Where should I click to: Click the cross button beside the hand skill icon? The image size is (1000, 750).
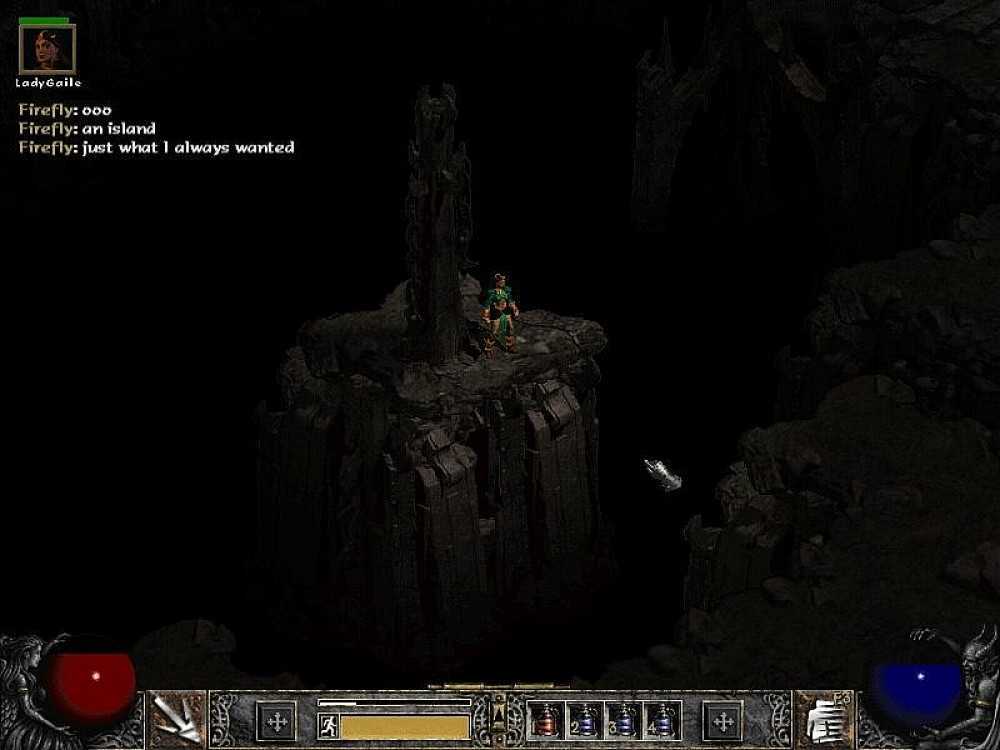pos(723,720)
